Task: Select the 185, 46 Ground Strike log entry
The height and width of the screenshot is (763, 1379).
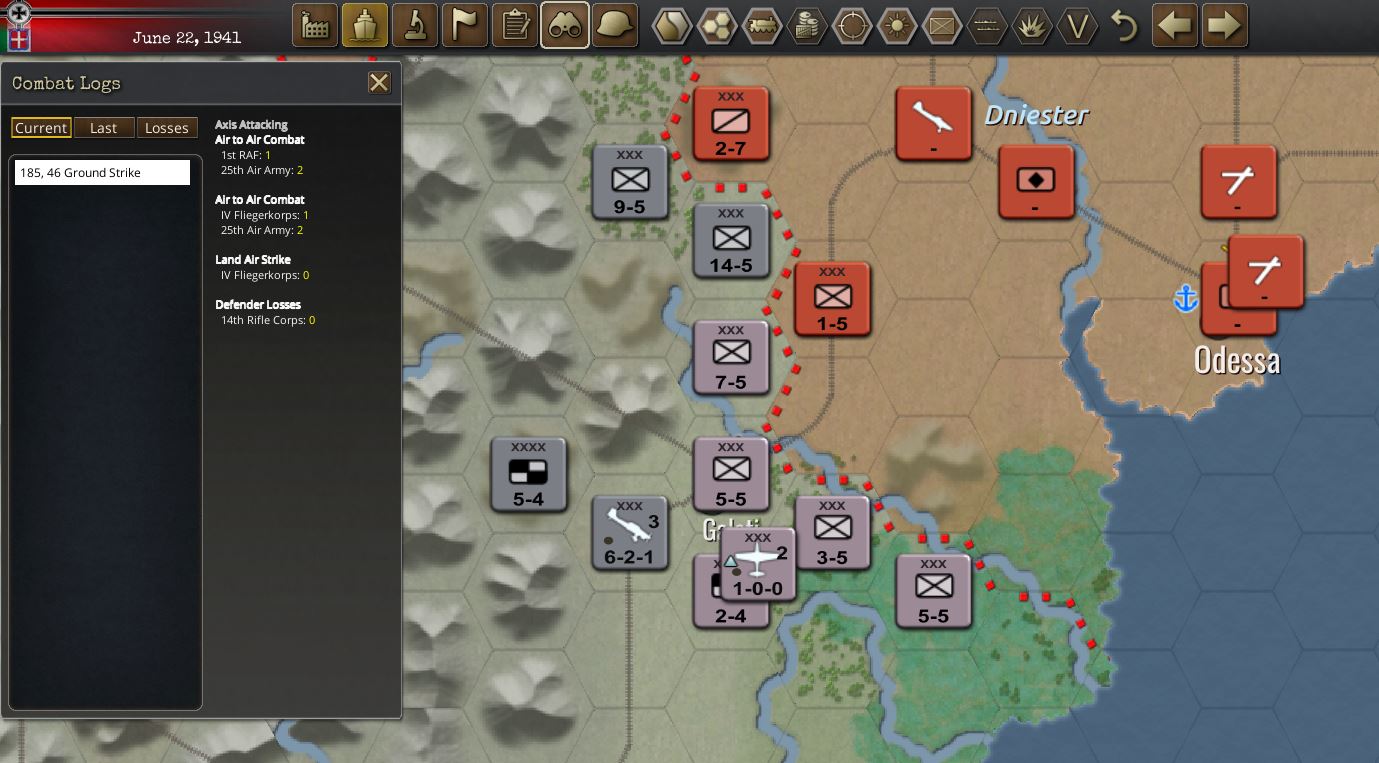Action: tap(101, 171)
